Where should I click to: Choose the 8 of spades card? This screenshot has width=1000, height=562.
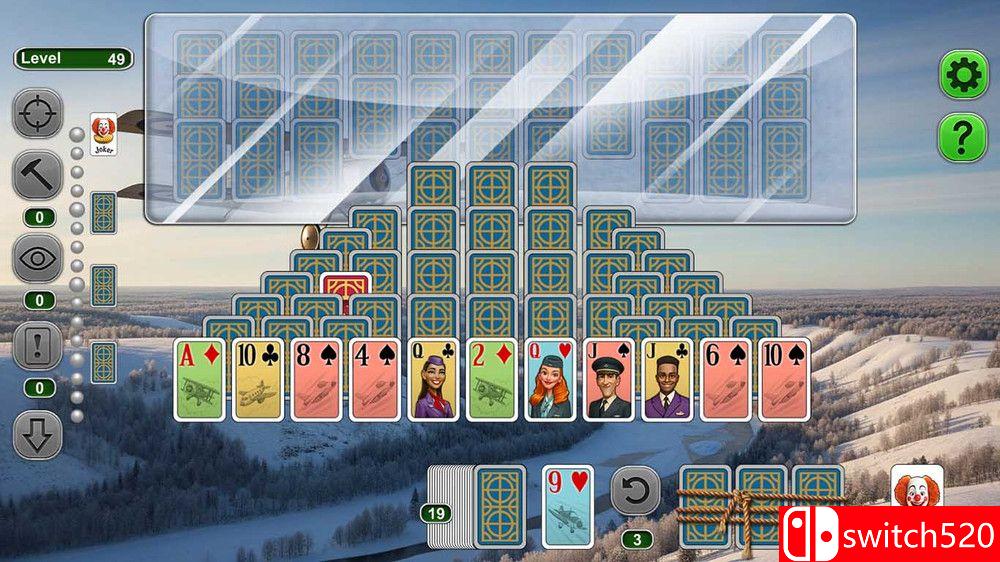(317, 379)
